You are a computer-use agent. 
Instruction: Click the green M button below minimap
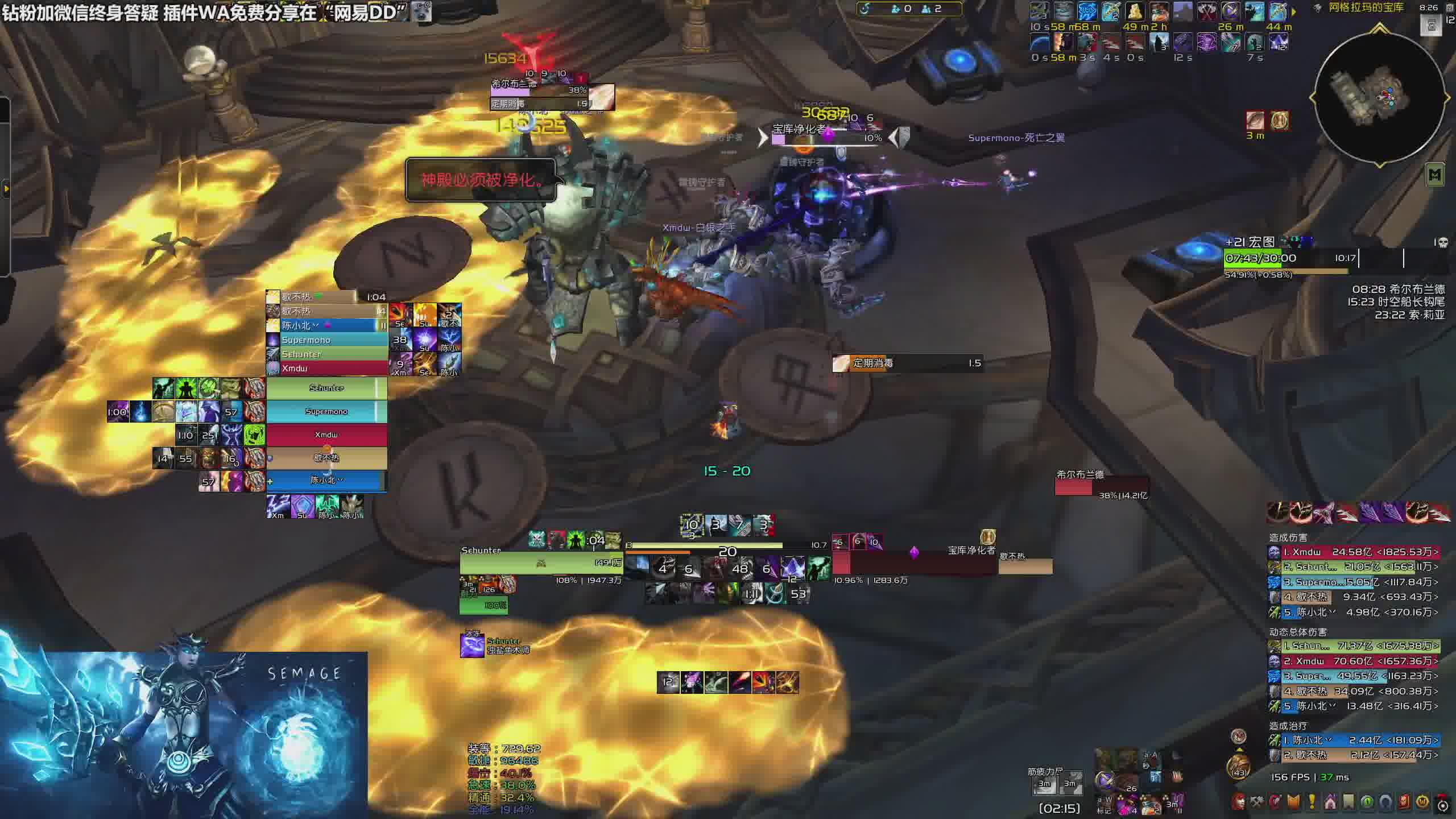1435,176
